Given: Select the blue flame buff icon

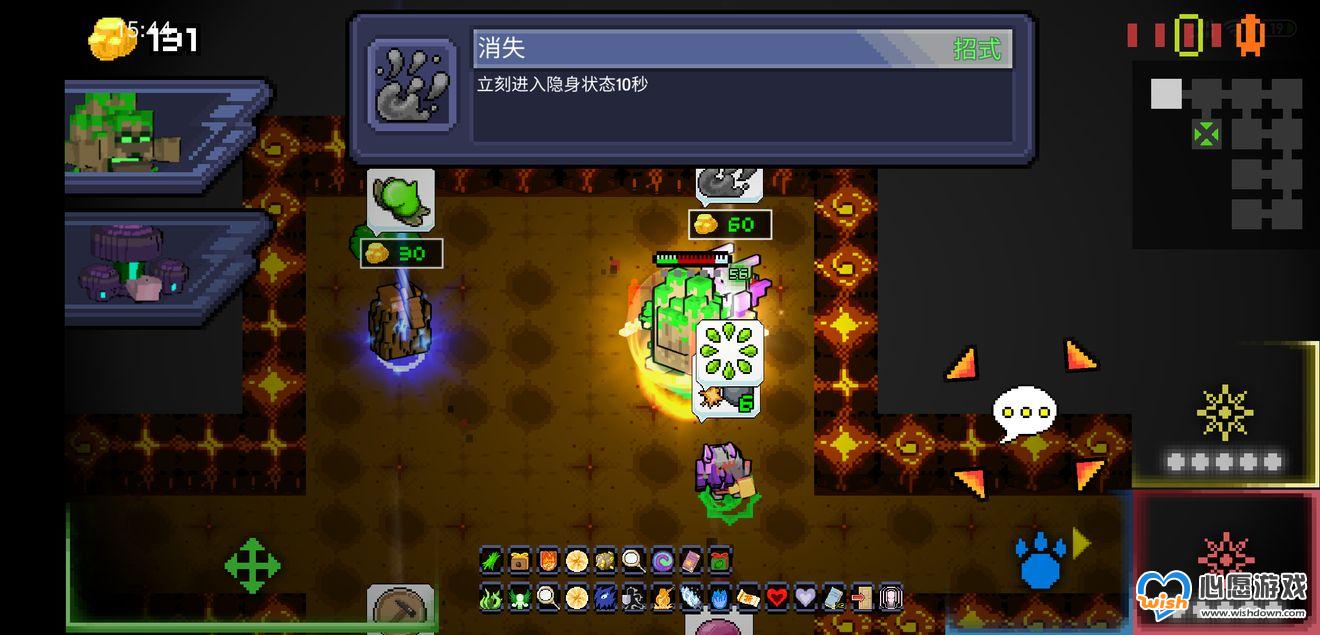Looking at the screenshot, I should (x=719, y=598).
